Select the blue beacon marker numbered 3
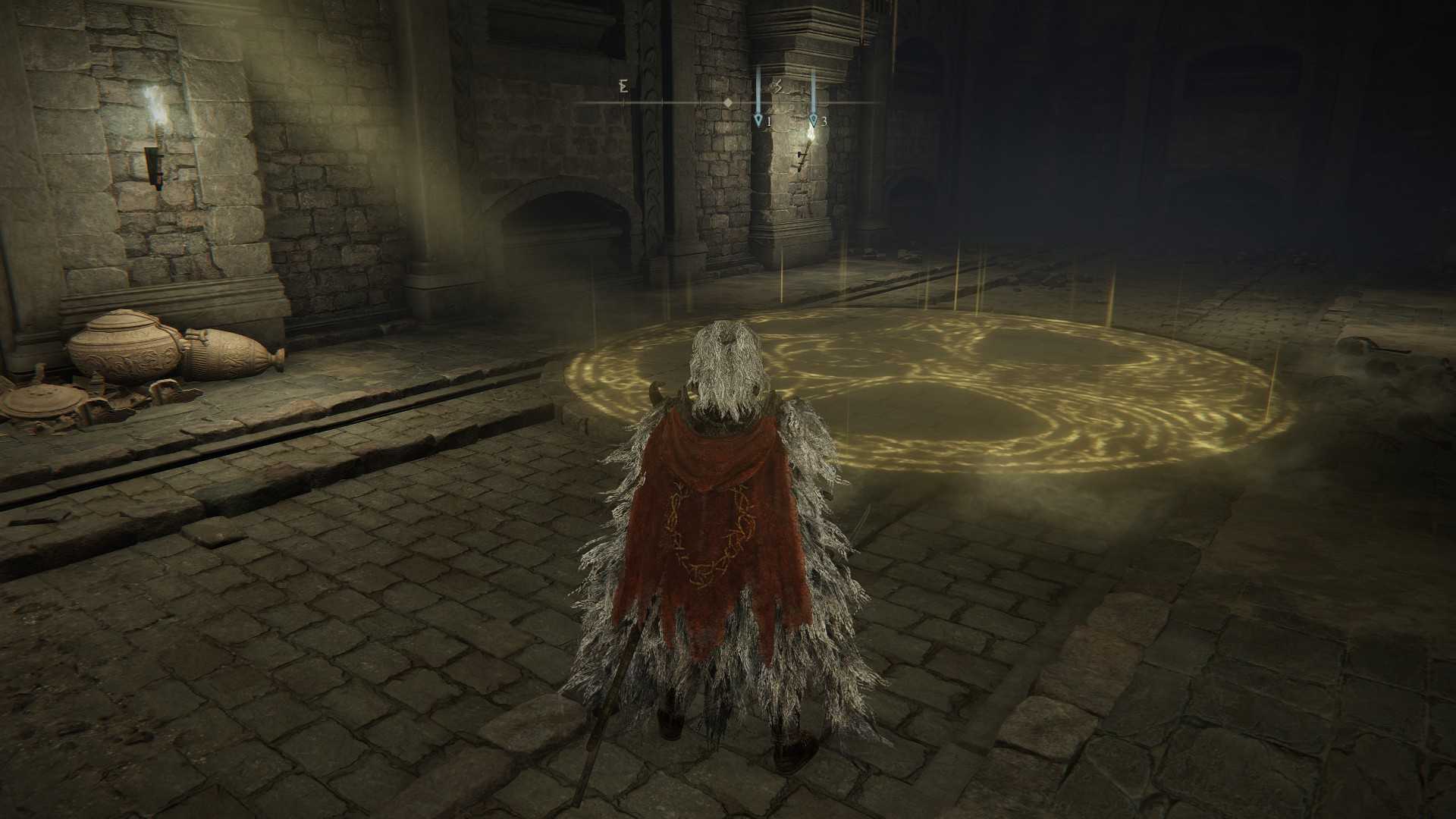This screenshot has width=1456, height=819. point(813,120)
